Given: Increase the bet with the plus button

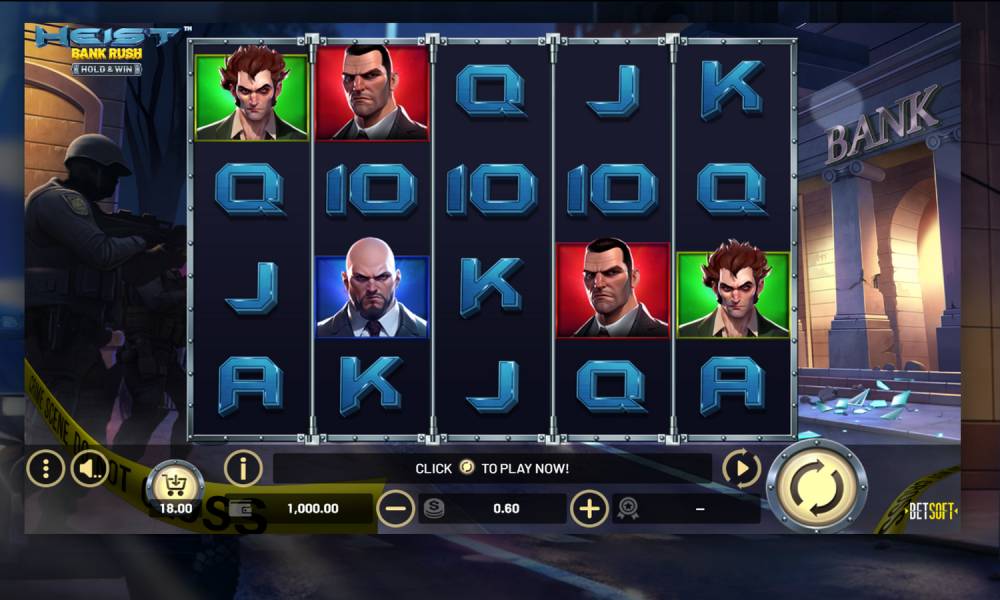Looking at the screenshot, I should [589, 509].
